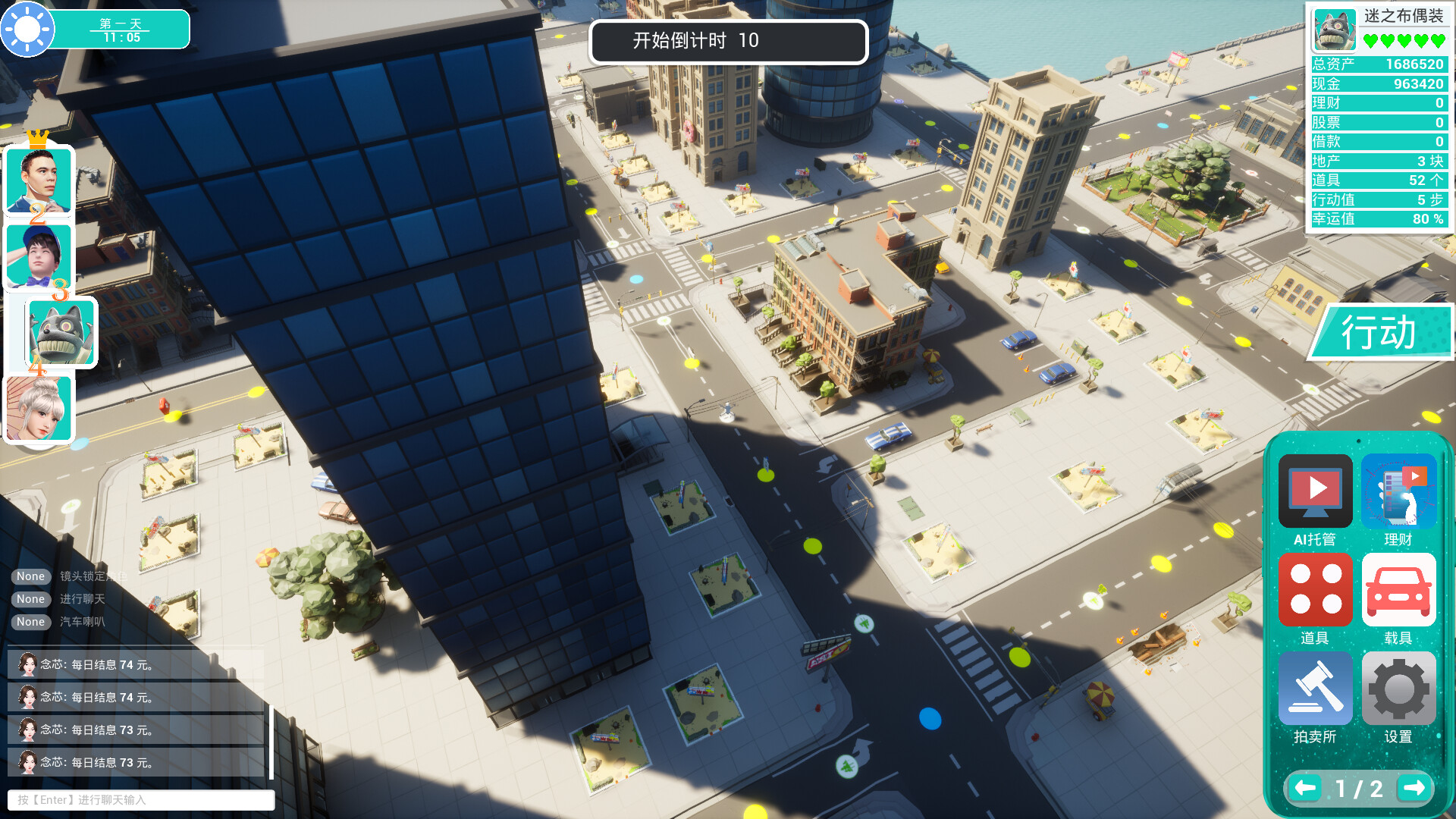Image resolution: width=1456 pixels, height=819 pixels.
Task: Click the None keybind for 进行聊天
Action: click(x=30, y=599)
